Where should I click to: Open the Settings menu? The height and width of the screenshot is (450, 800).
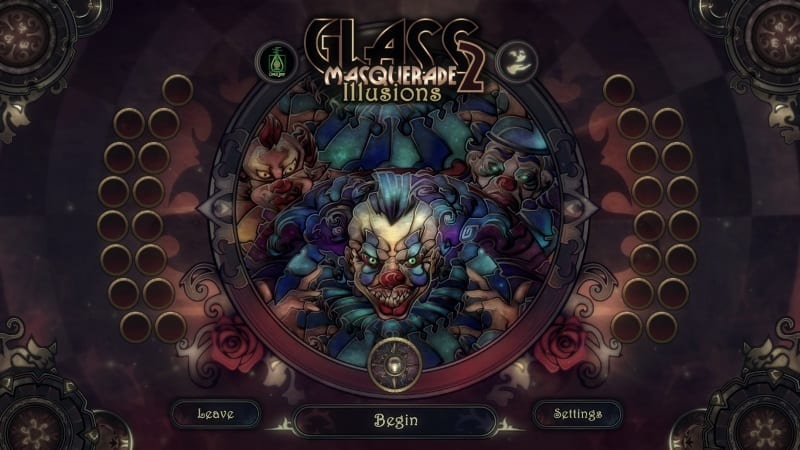(577, 414)
